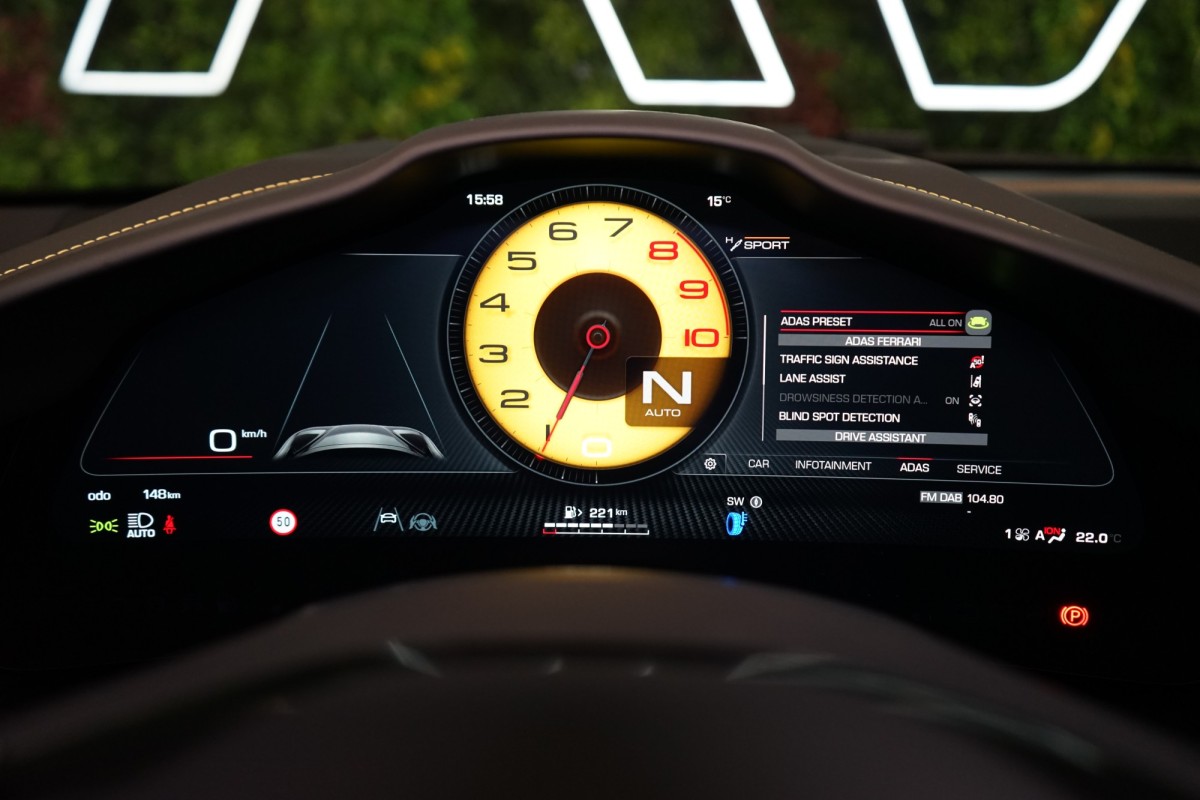1200x800 pixels.
Task: Choose the Lane Assist option
Action: 812,379
